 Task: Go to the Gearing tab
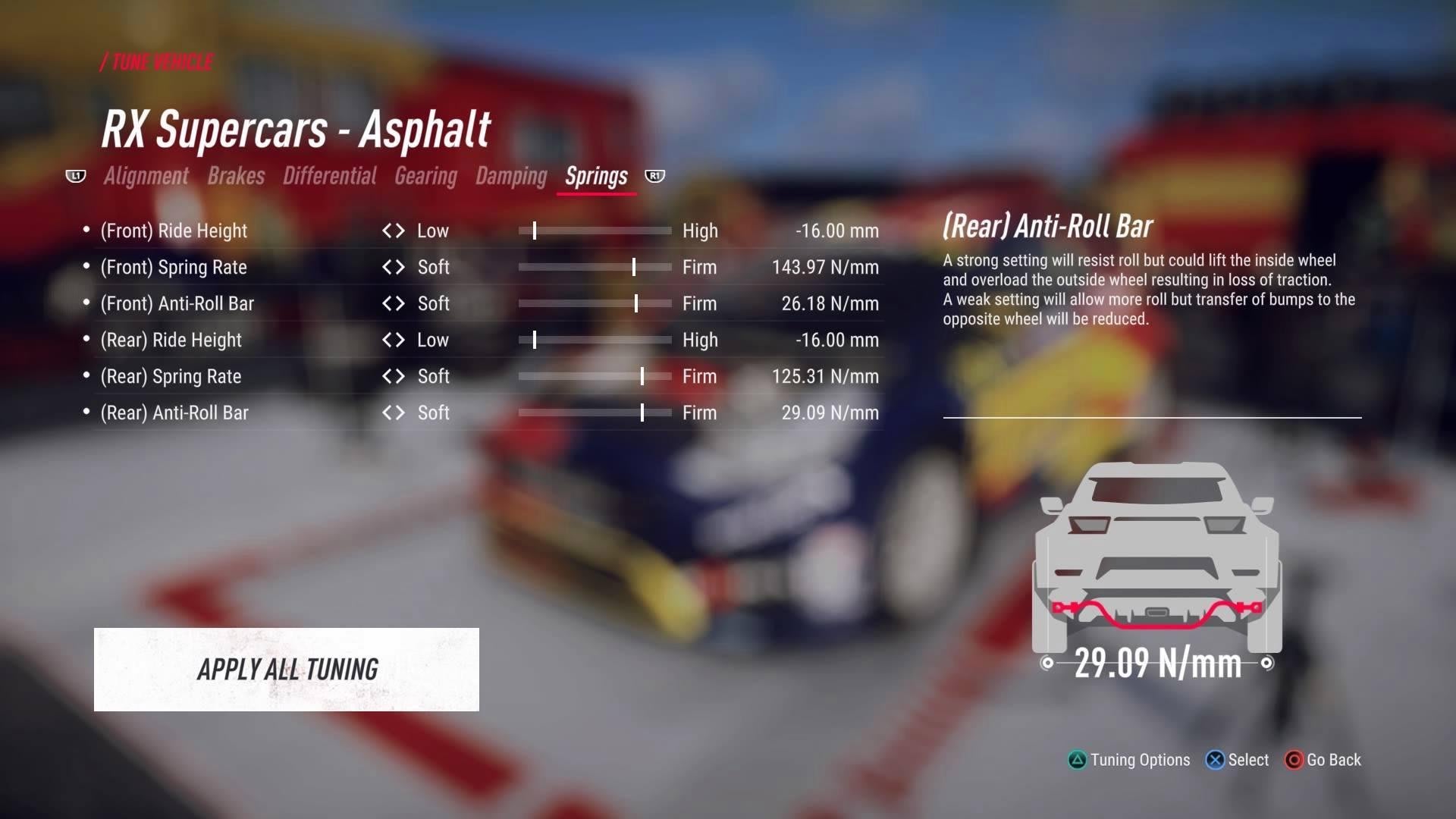[425, 176]
